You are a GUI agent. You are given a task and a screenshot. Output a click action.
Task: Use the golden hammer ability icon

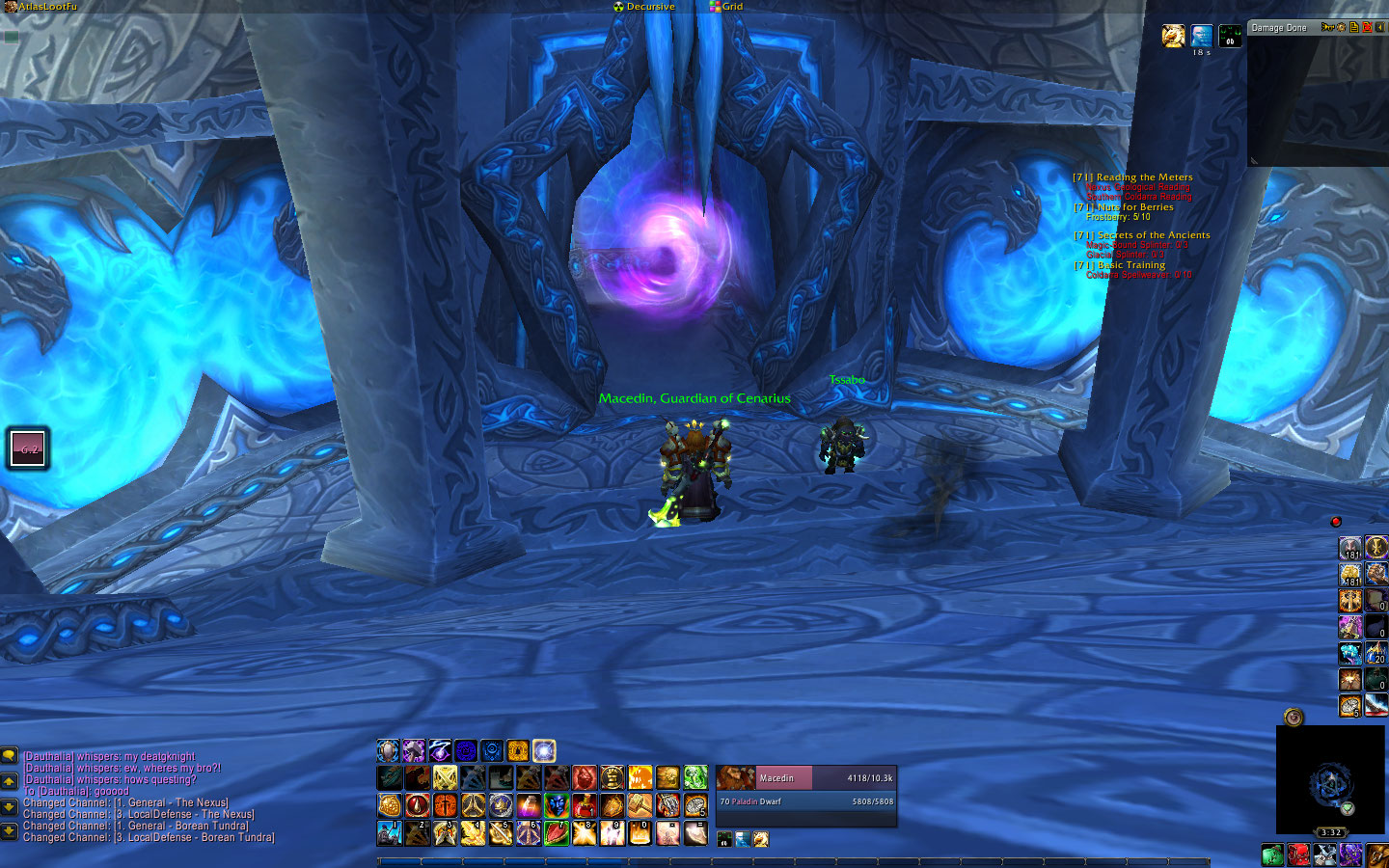640,804
